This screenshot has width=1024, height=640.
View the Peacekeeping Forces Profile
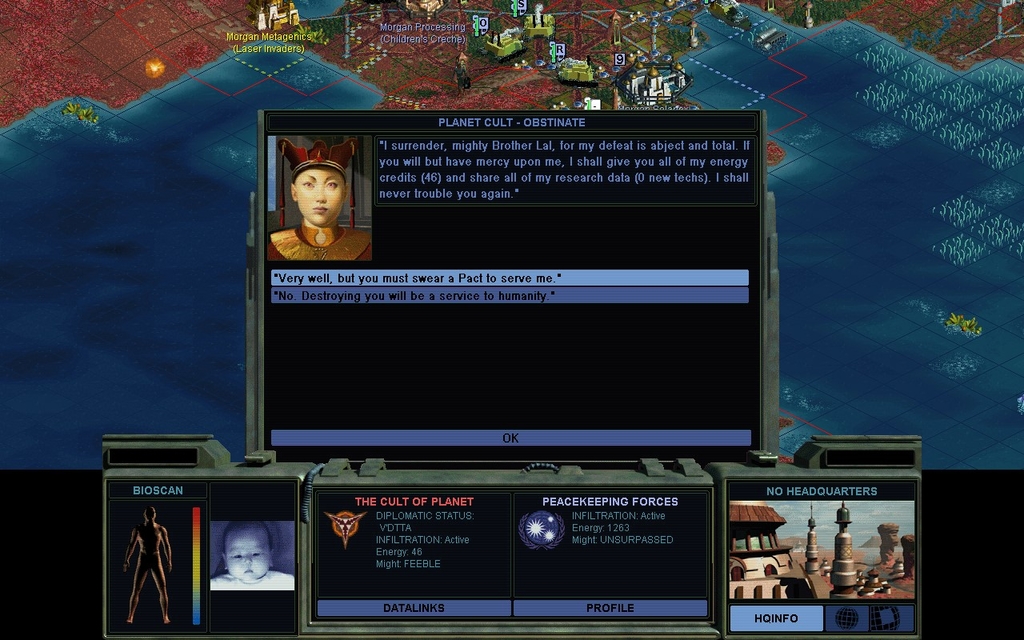(x=610, y=608)
